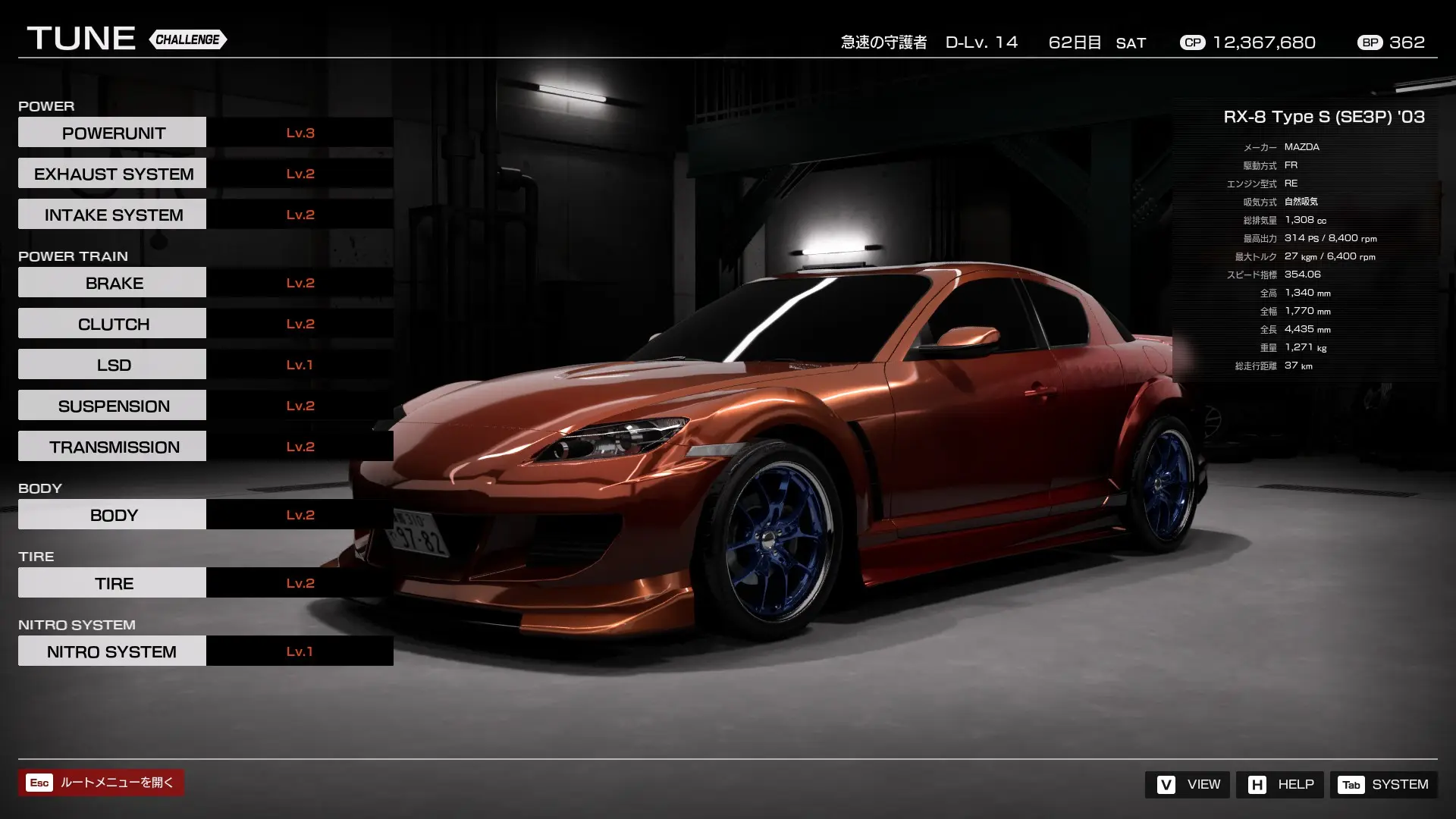Click the SAT day indicator
Image resolution: width=1456 pixels, height=819 pixels.
pyautogui.click(x=1131, y=43)
